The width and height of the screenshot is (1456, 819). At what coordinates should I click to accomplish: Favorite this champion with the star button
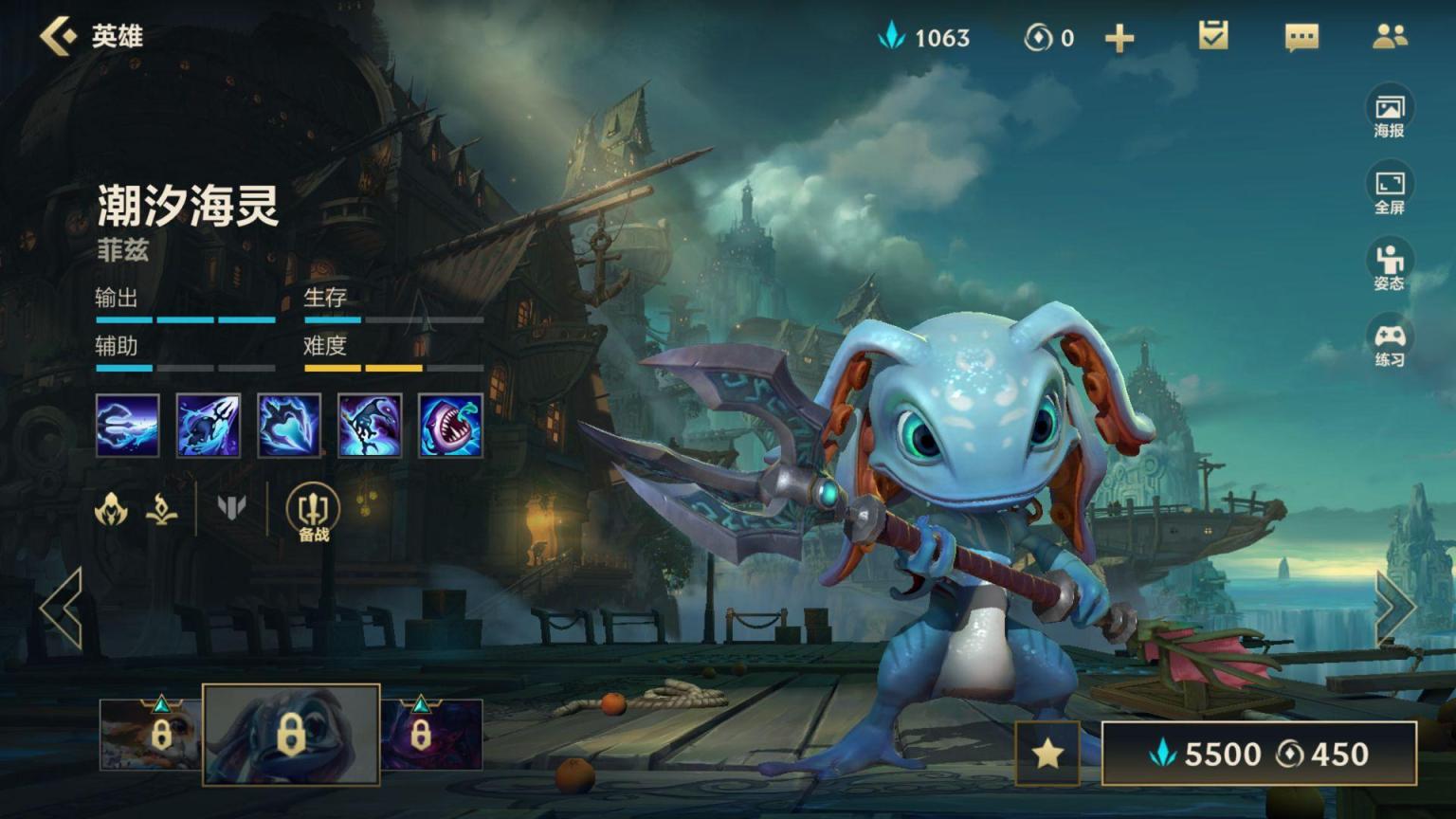point(1047,754)
